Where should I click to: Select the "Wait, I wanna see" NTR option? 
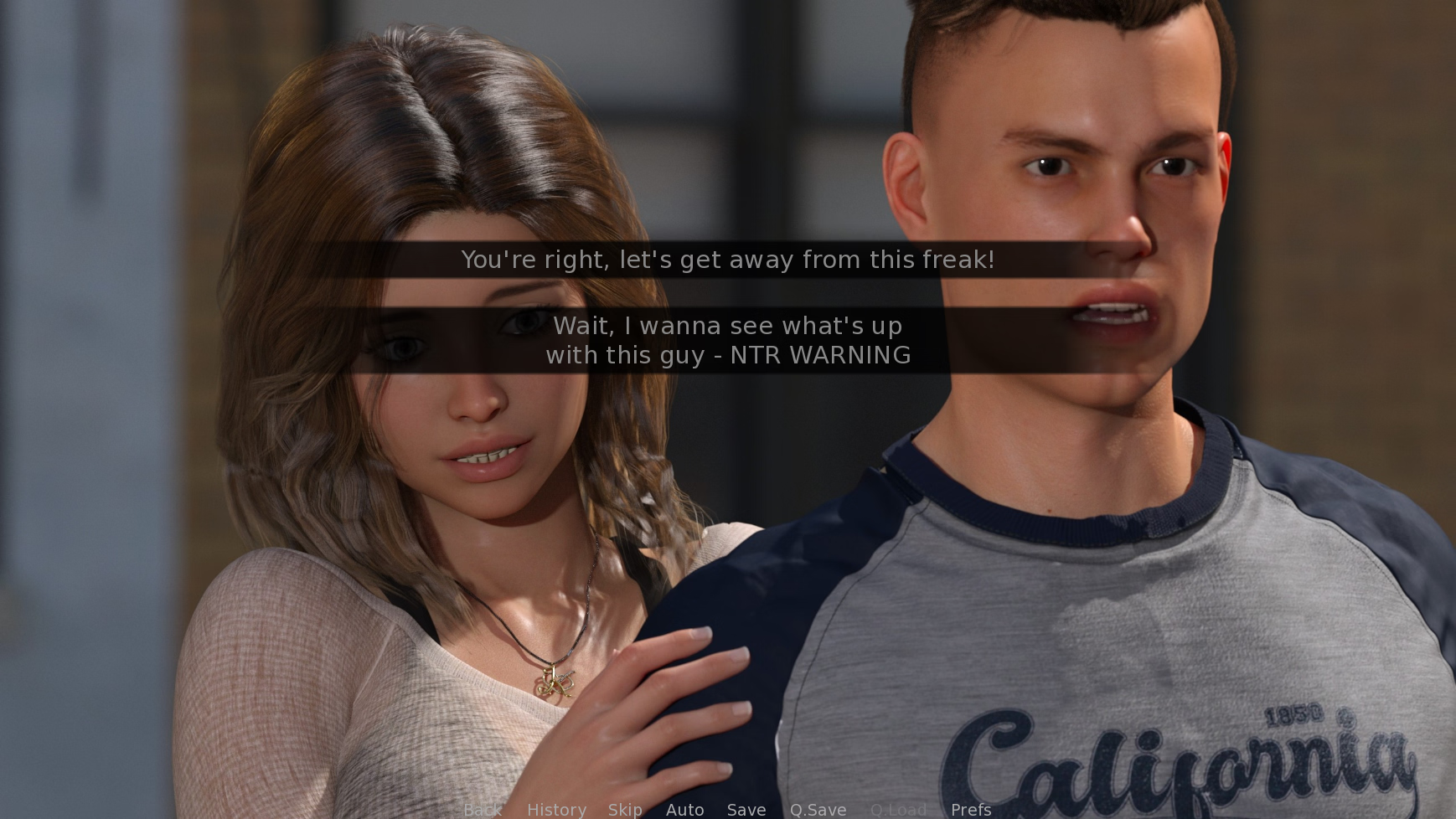click(727, 340)
